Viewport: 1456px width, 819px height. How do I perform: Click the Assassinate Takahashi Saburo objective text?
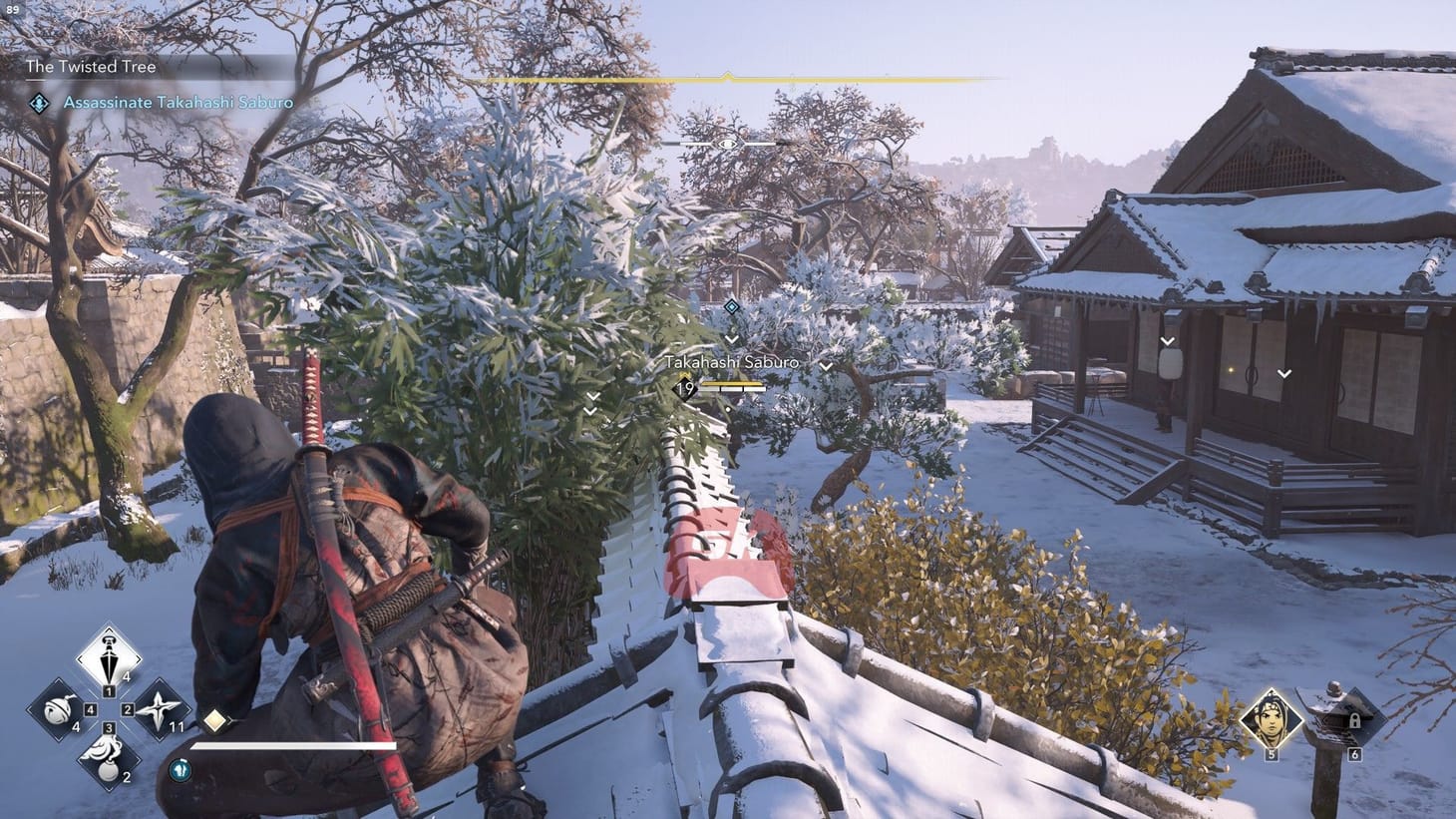(x=176, y=103)
